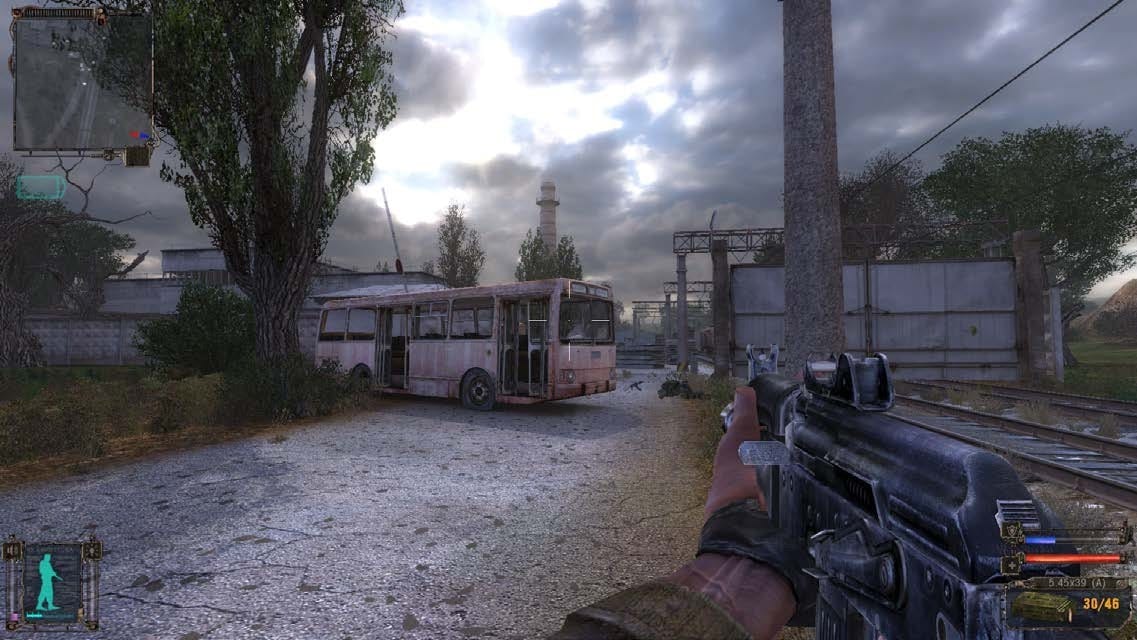Click the teal stalker stance silhouette
The width and height of the screenshot is (1137, 640).
(48, 582)
